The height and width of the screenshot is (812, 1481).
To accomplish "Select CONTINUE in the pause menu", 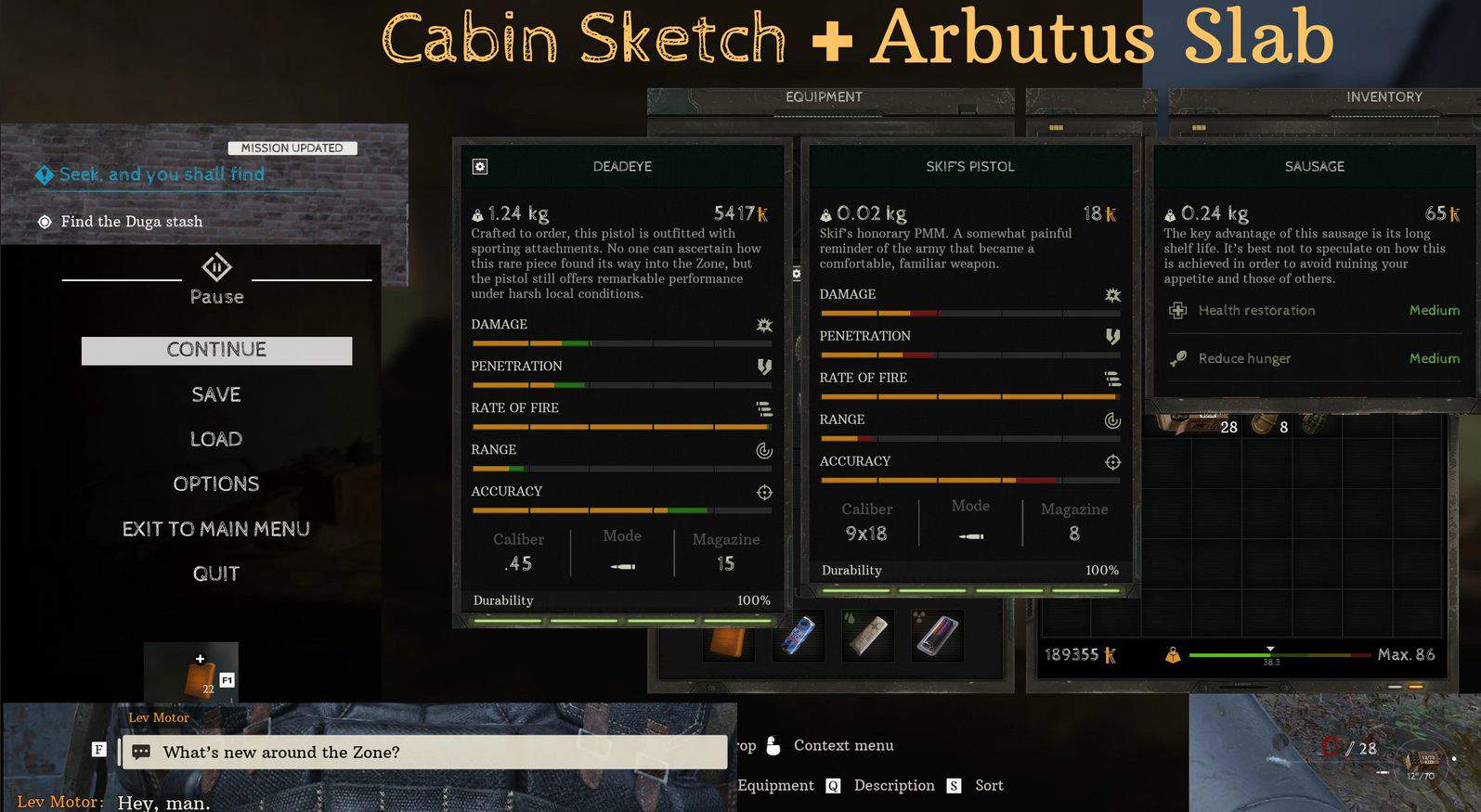I will pyautogui.click(x=216, y=350).
